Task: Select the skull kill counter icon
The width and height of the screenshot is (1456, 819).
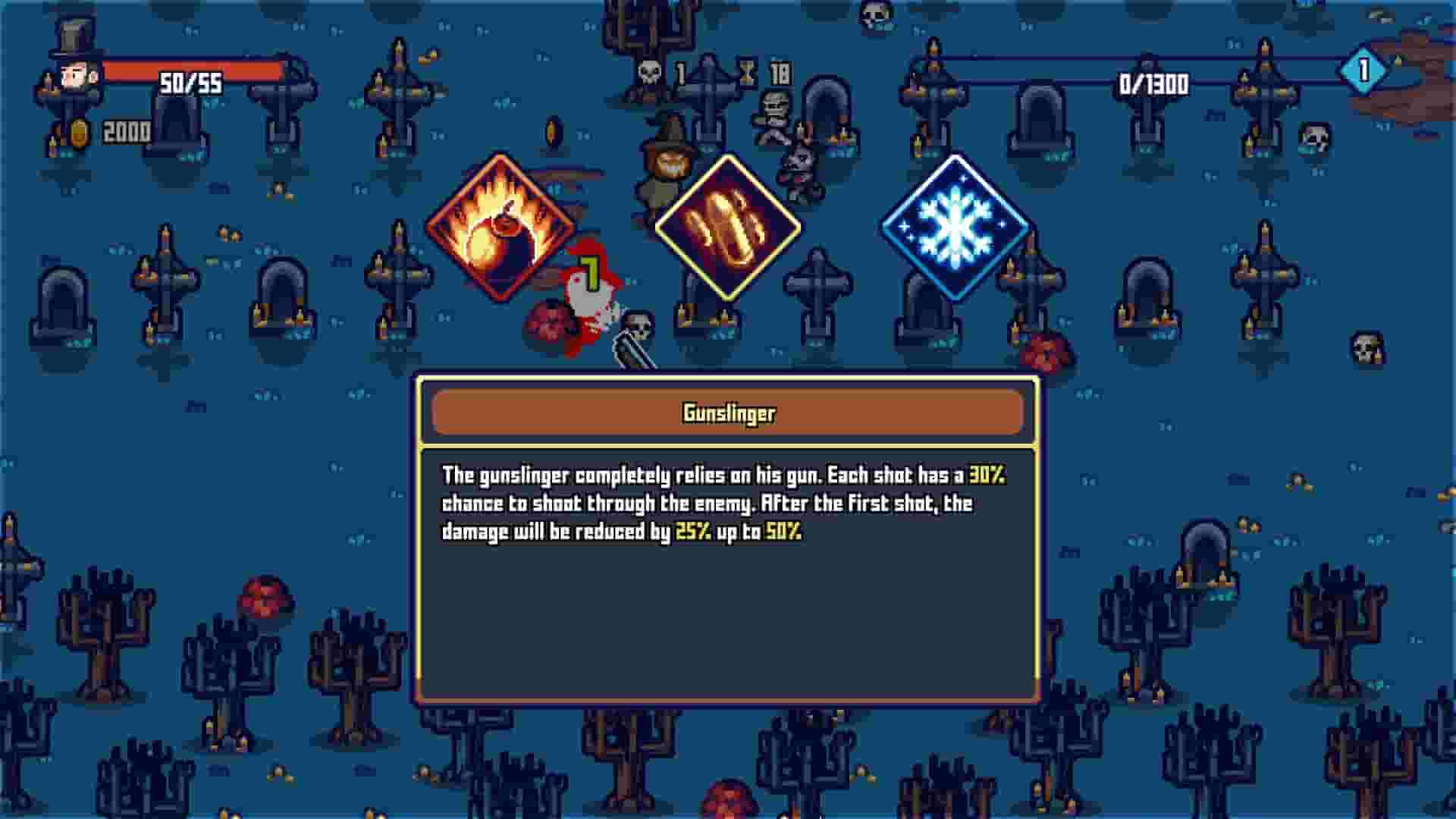Action: [x=648, y=72]
